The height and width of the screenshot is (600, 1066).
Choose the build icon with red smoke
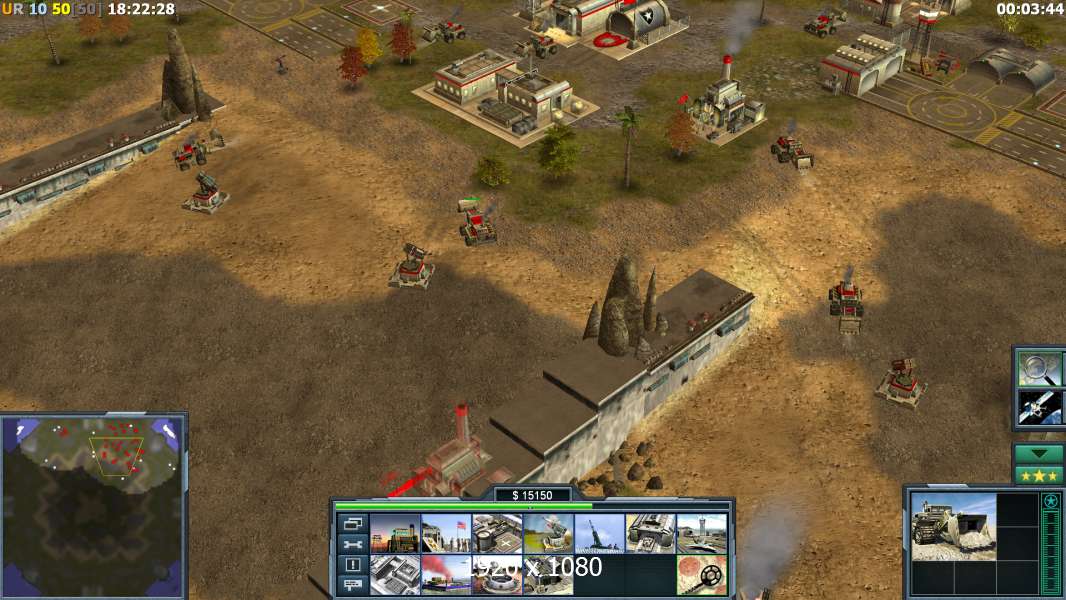click(446, 575)
